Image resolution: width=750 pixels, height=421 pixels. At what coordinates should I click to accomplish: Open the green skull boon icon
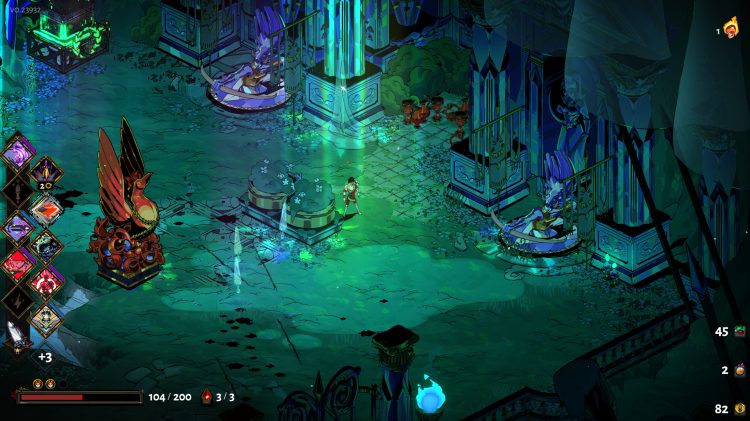click(45, 246)
